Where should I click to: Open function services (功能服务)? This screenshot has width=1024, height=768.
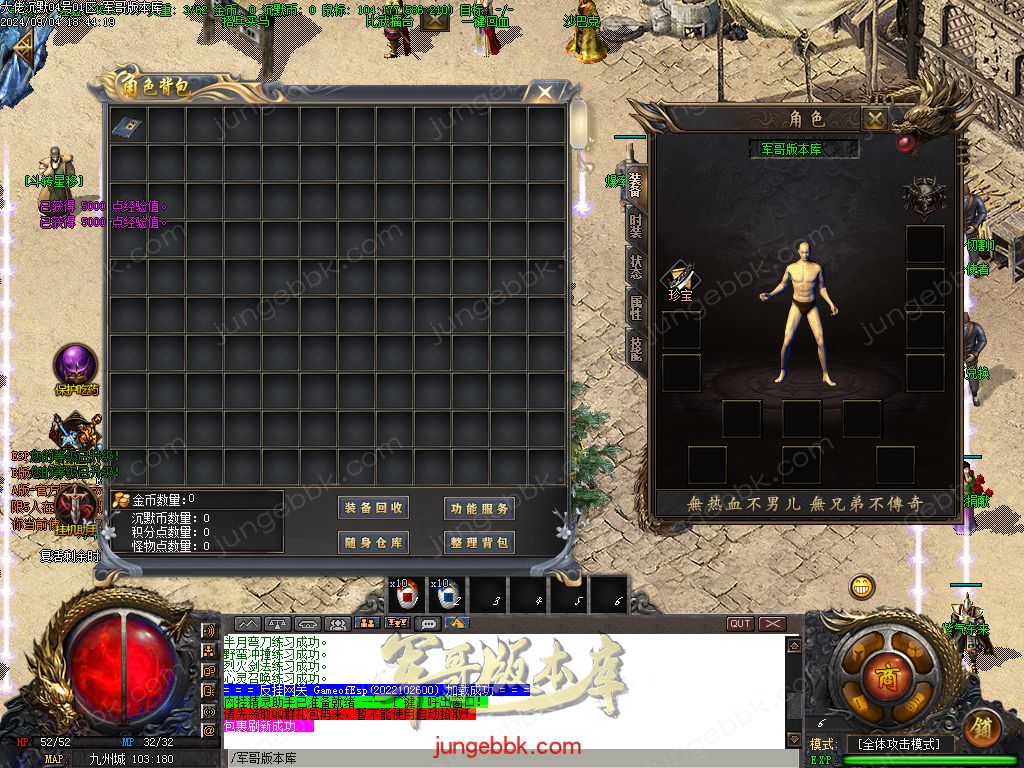click(480, 508)
